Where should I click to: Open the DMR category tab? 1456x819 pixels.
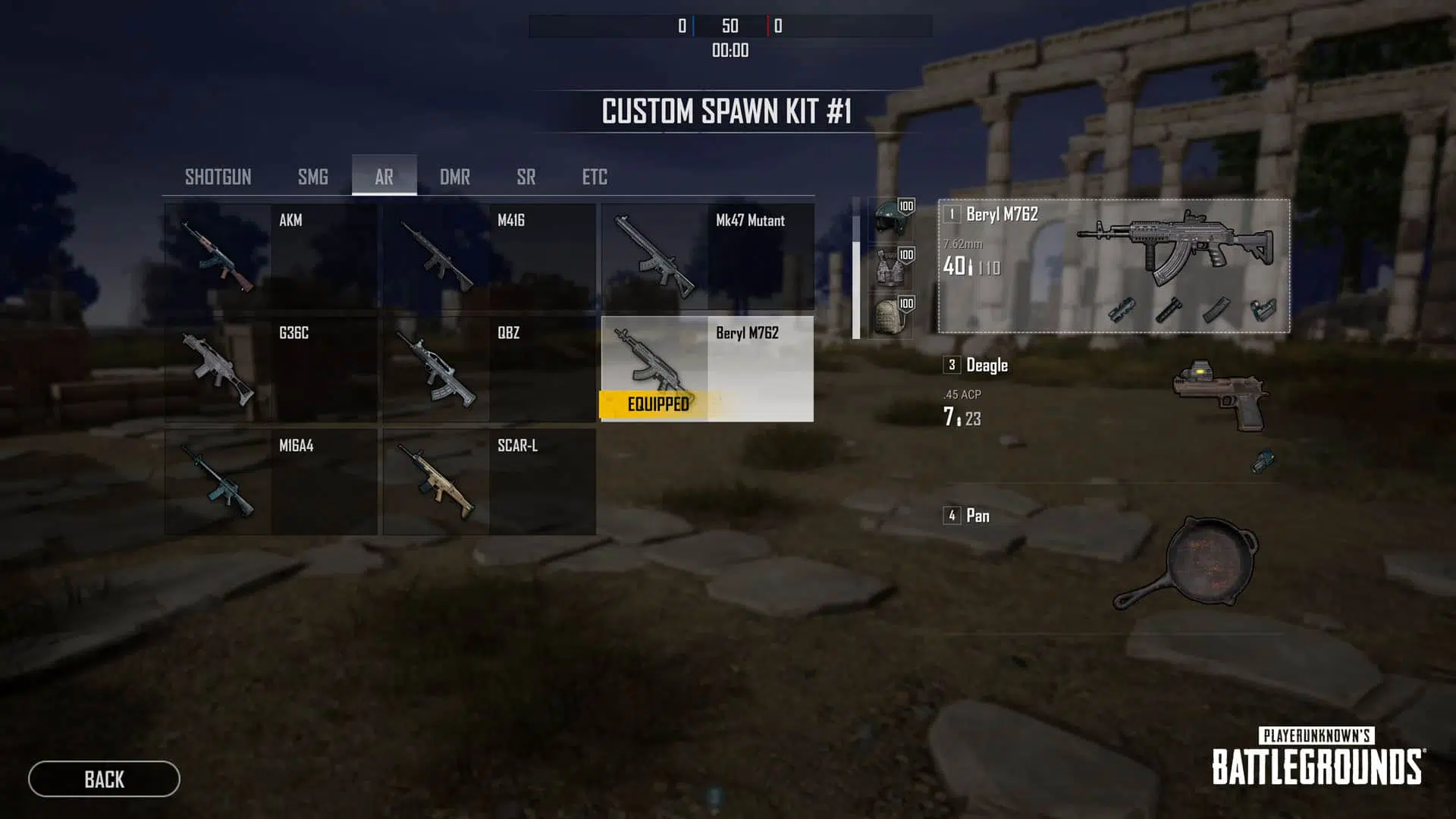coord(455,177)
